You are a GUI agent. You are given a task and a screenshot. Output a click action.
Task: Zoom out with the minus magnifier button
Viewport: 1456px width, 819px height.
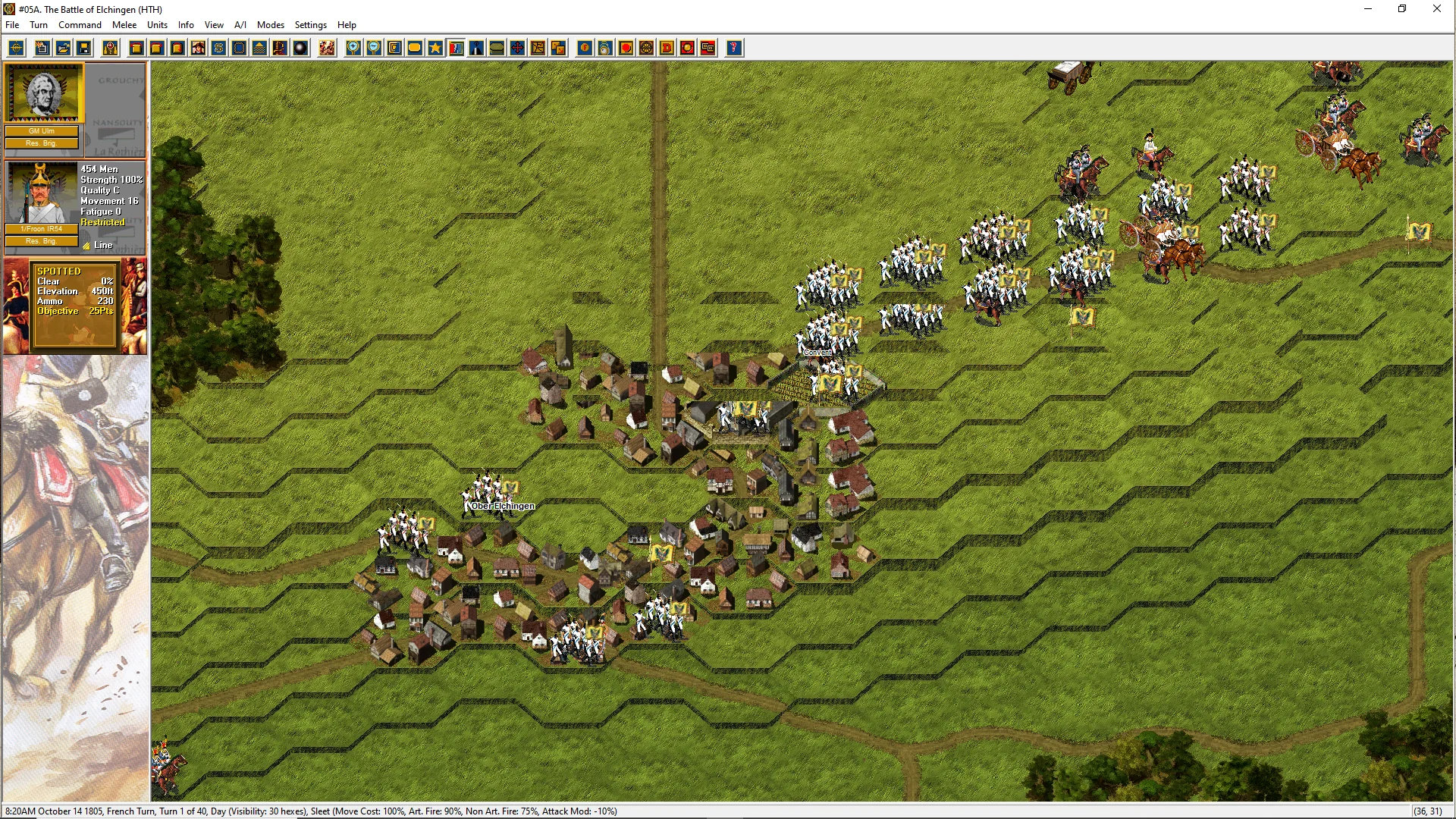coord(374,49)
